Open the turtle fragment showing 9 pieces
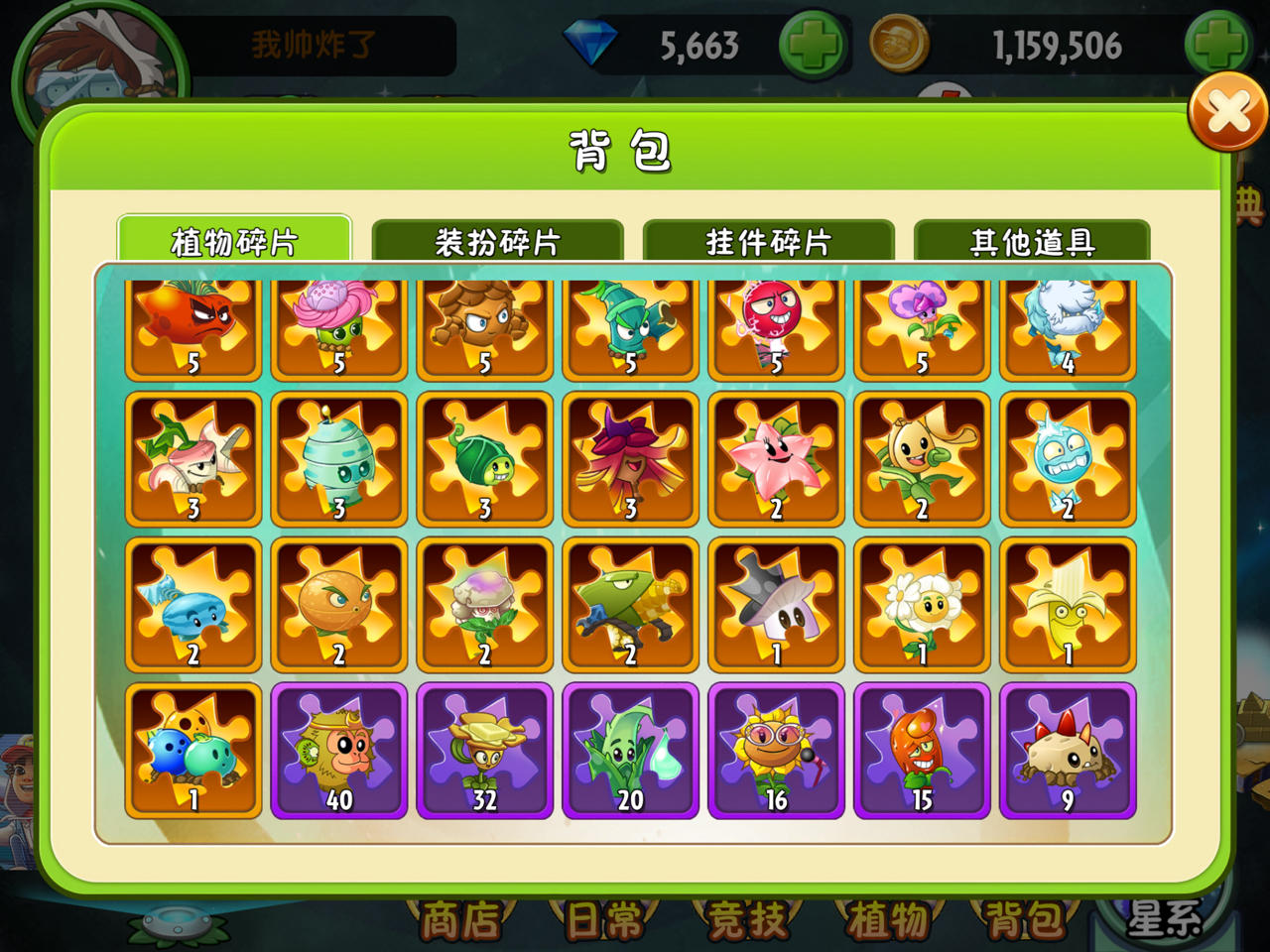Viewport: 1270px width, 952px height. click(x=1066, y=751)
